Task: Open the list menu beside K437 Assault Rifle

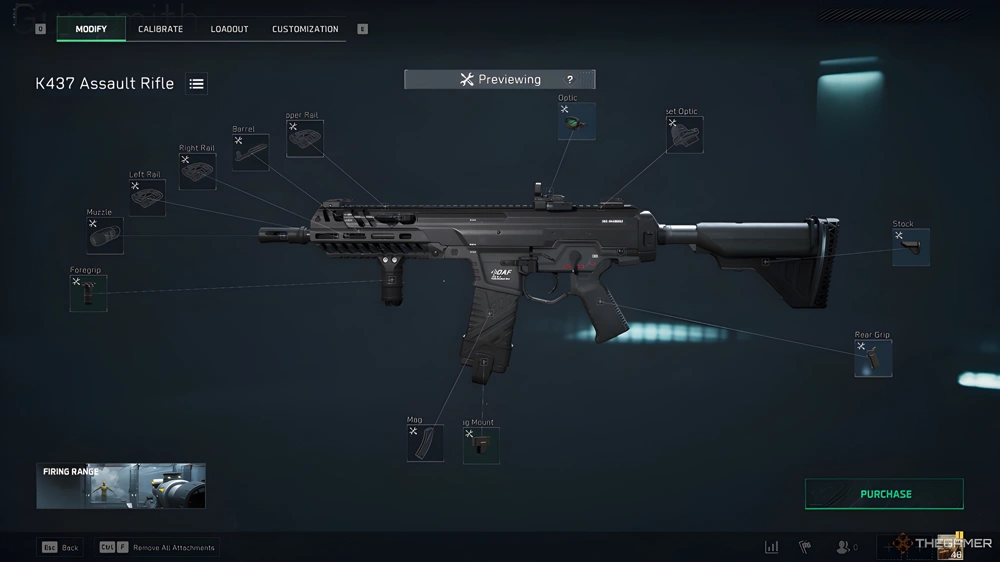Action: [197, 84]
